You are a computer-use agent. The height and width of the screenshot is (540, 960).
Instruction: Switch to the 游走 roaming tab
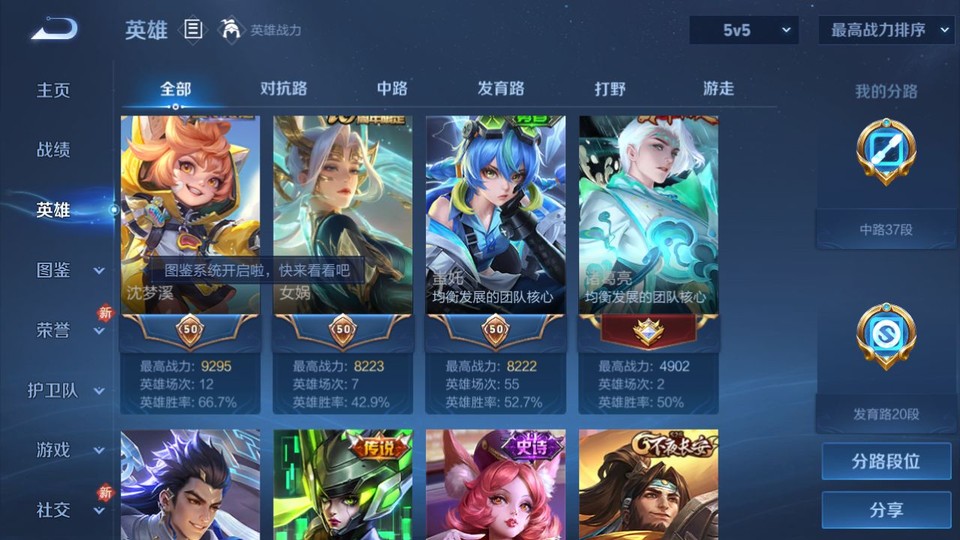click(718, 89)
